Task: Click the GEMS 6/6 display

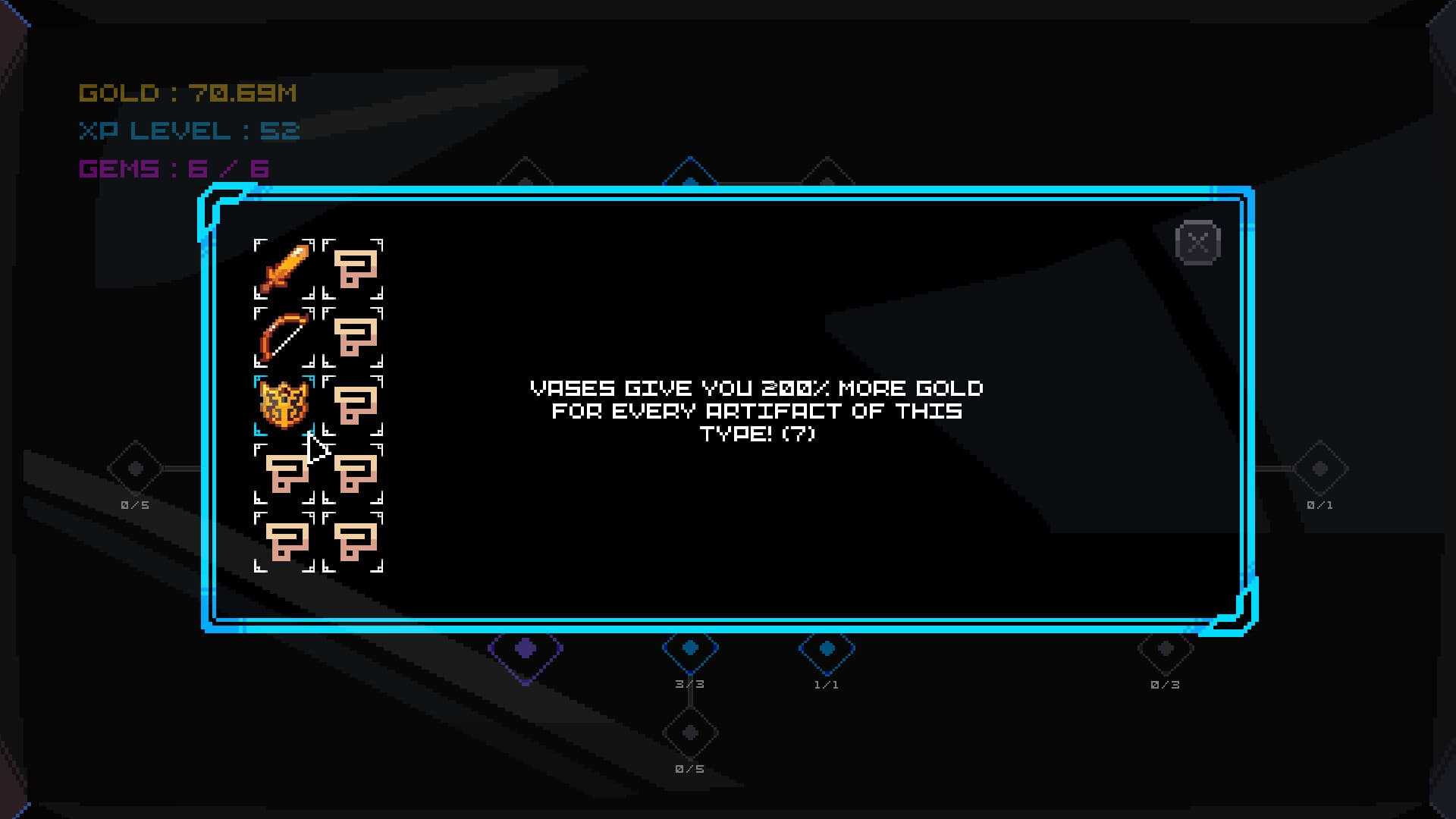Action: (176, 171)
